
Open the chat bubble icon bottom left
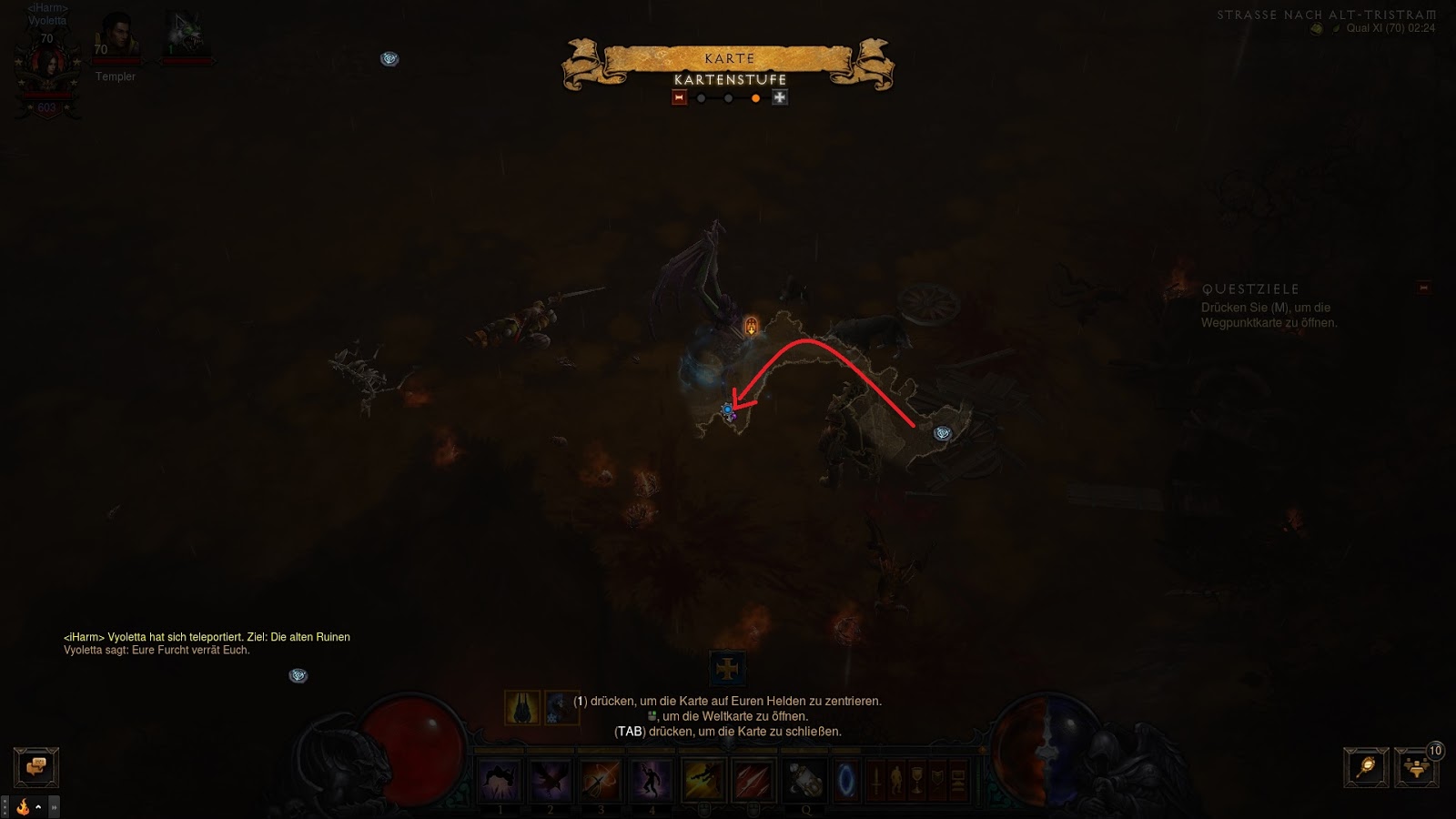click(x=35, y=767)
